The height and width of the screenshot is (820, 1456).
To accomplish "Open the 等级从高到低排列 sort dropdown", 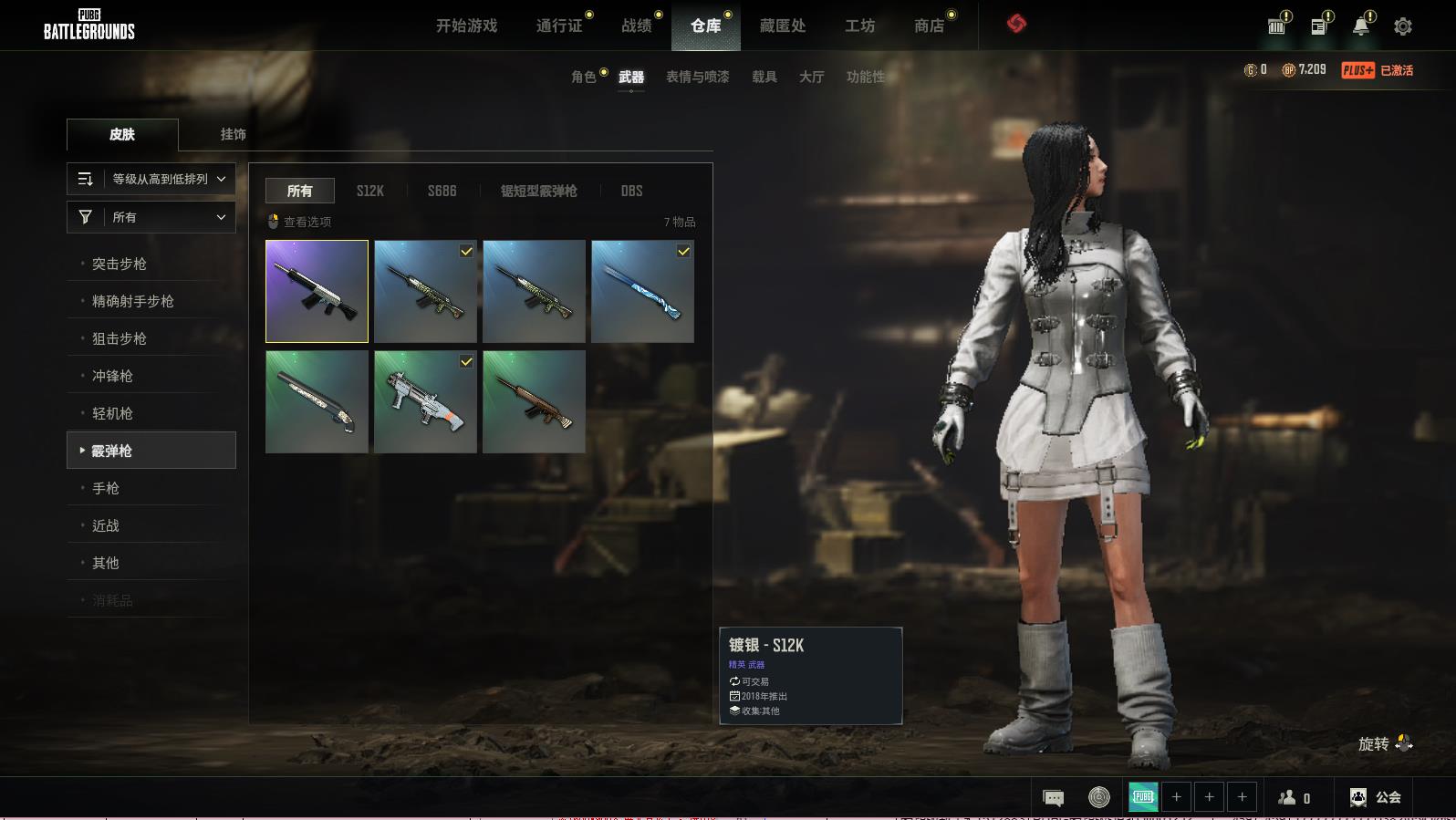I will [151, 179].
